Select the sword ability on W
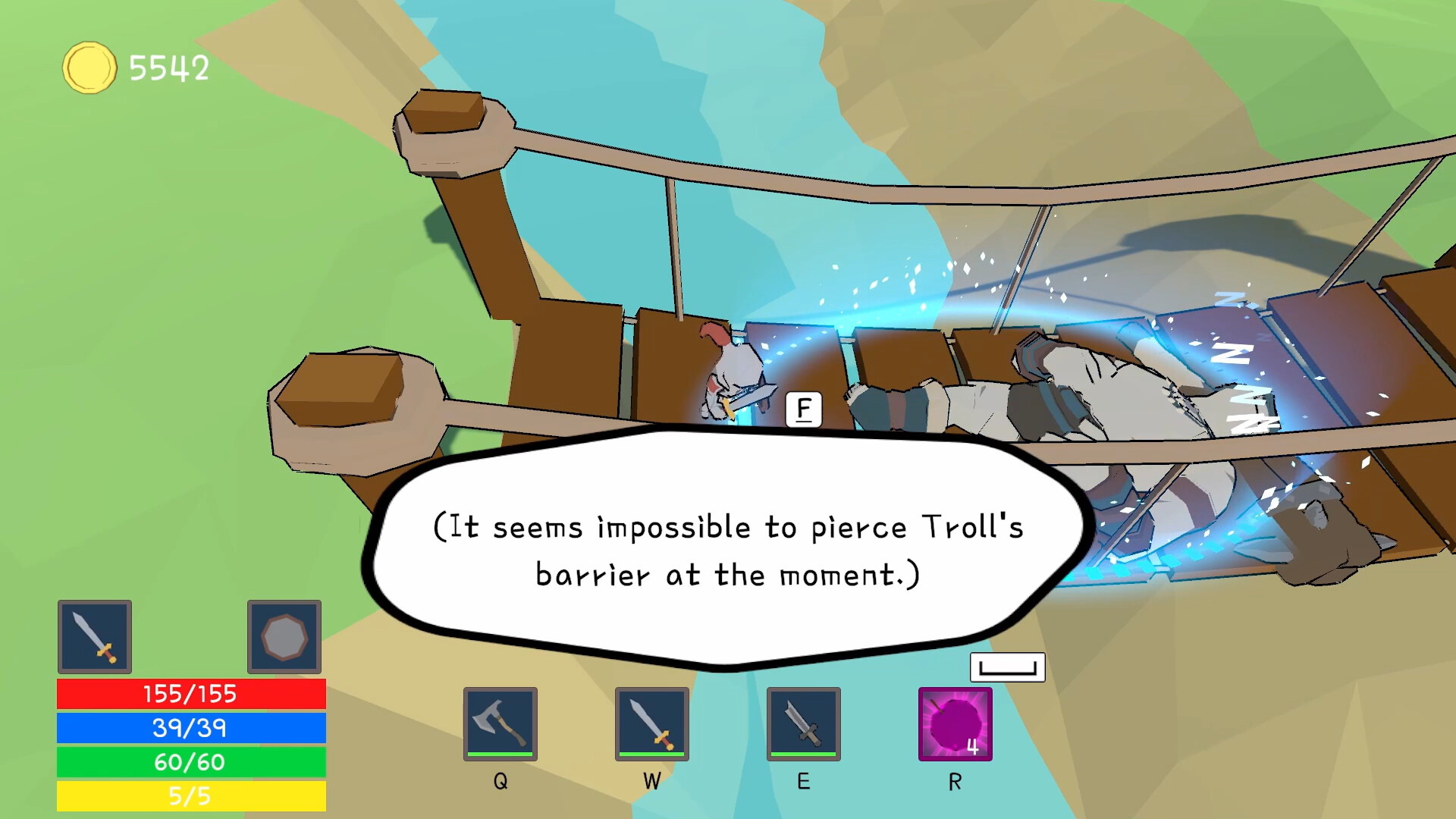Image resolution: width=1456 pixels, height=819 pixels. [x=652, y=724]
